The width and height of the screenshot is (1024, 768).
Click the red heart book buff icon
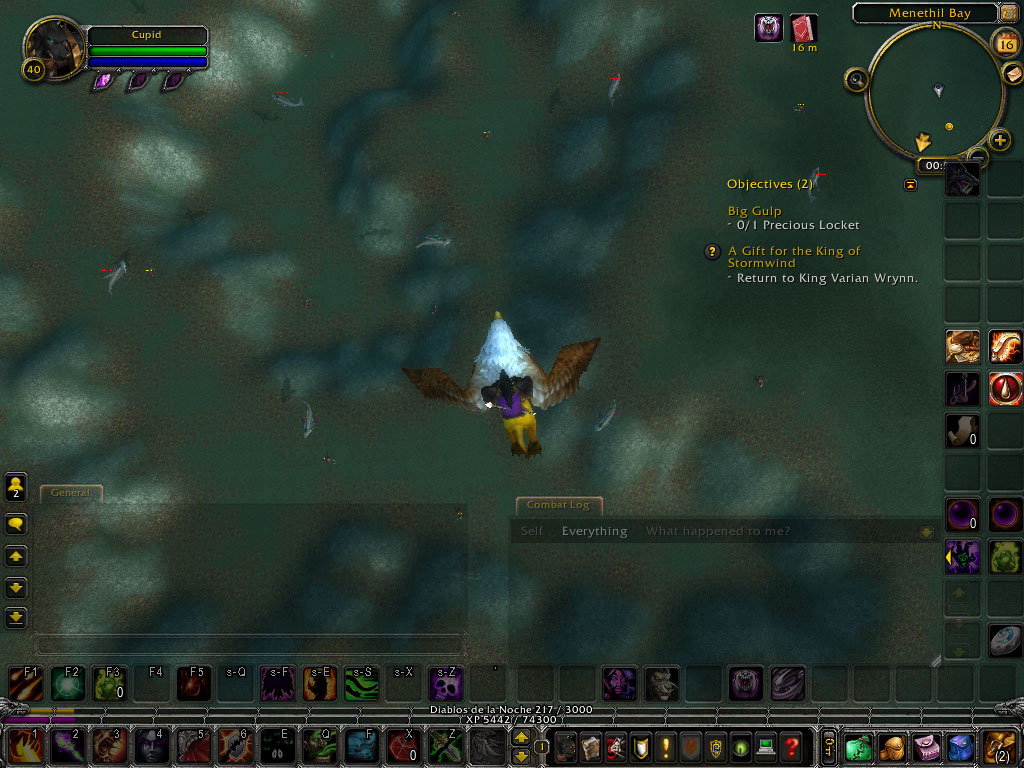coord(803,27)
